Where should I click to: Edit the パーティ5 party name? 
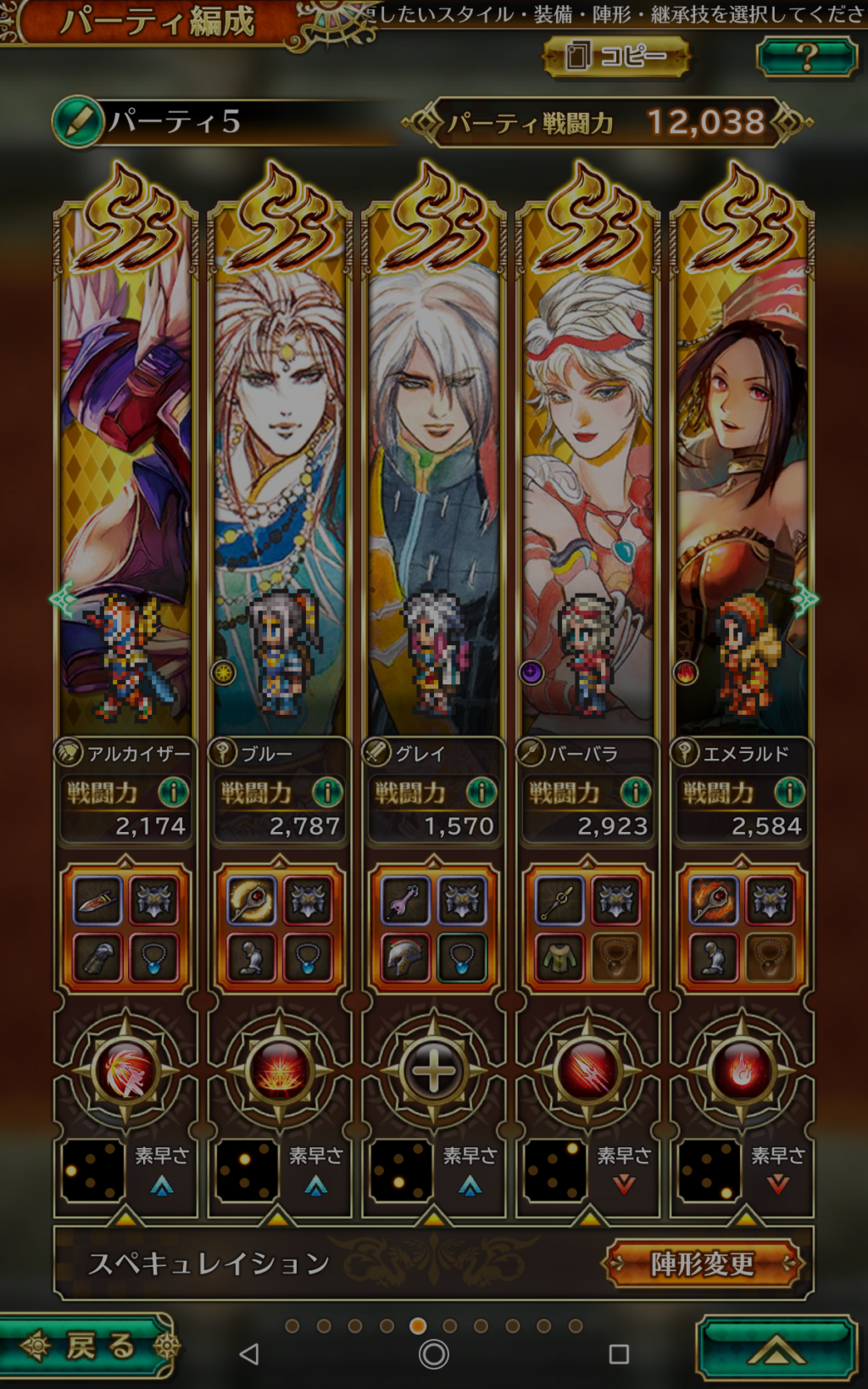coord(78,122)
